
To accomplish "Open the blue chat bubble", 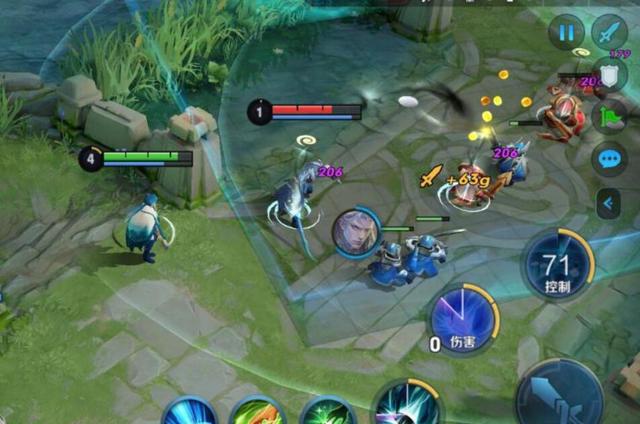I will [609, 158].
